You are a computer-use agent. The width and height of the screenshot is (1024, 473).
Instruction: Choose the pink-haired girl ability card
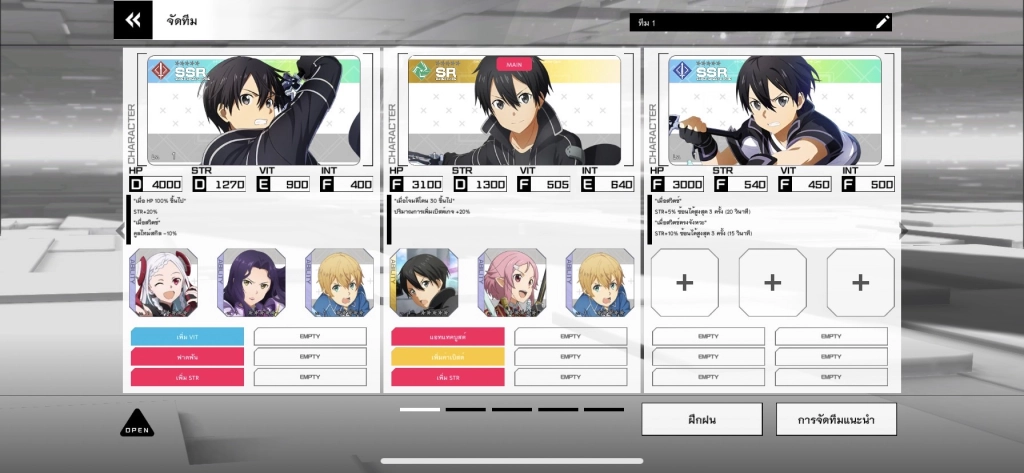coord(512,283)
